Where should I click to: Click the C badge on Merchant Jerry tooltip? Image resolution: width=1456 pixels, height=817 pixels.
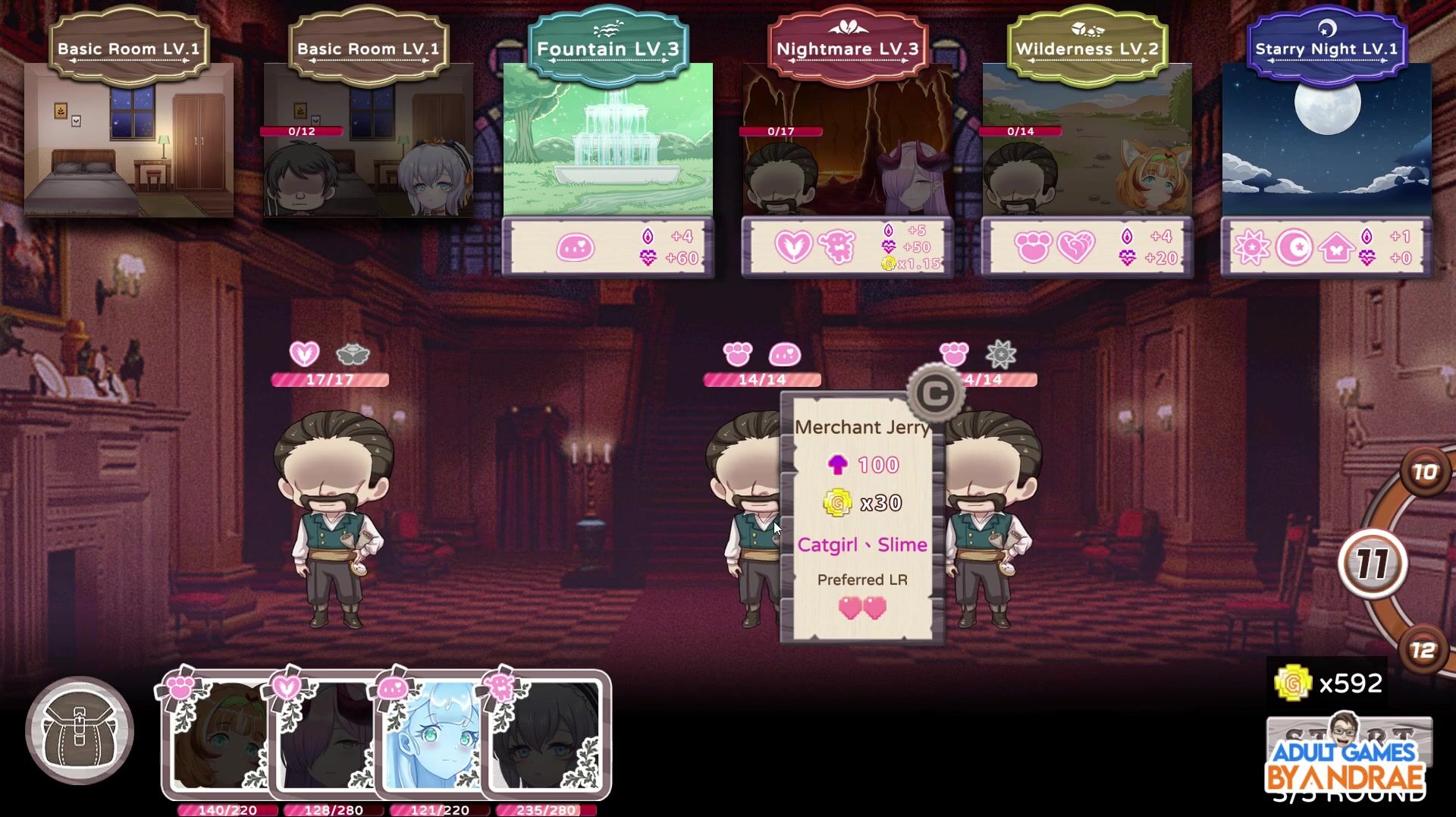point(935,393)
